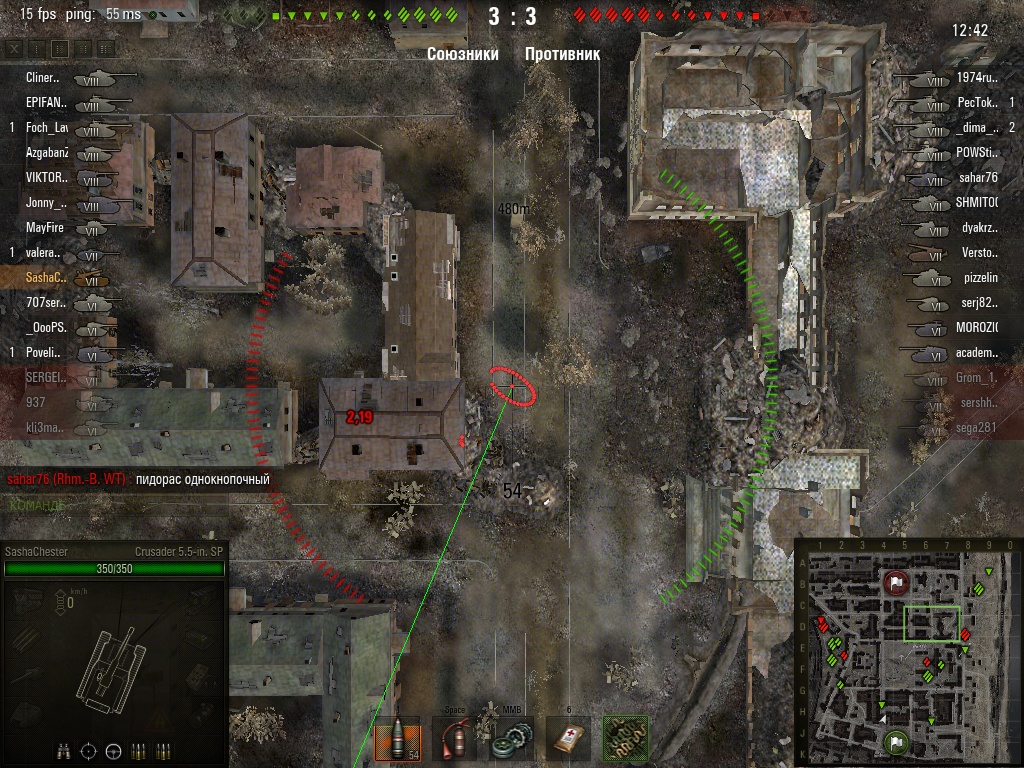This screenshot has width=1024, height=768.
Task: Click the minimap in the corner
Action: [907, 652]
